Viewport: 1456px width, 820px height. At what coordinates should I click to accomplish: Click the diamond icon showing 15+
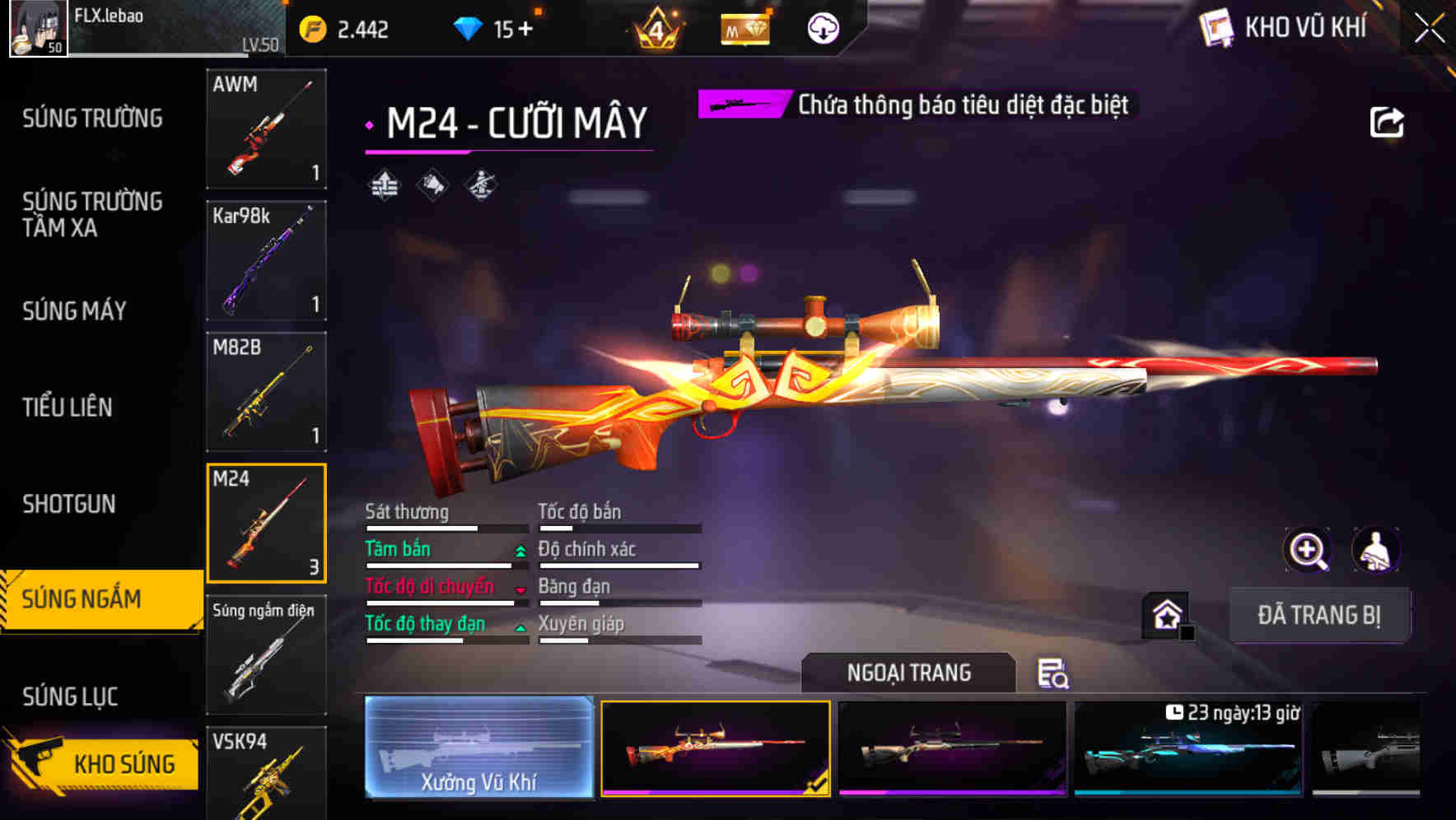pyautogui.click(x=469, y=27)
